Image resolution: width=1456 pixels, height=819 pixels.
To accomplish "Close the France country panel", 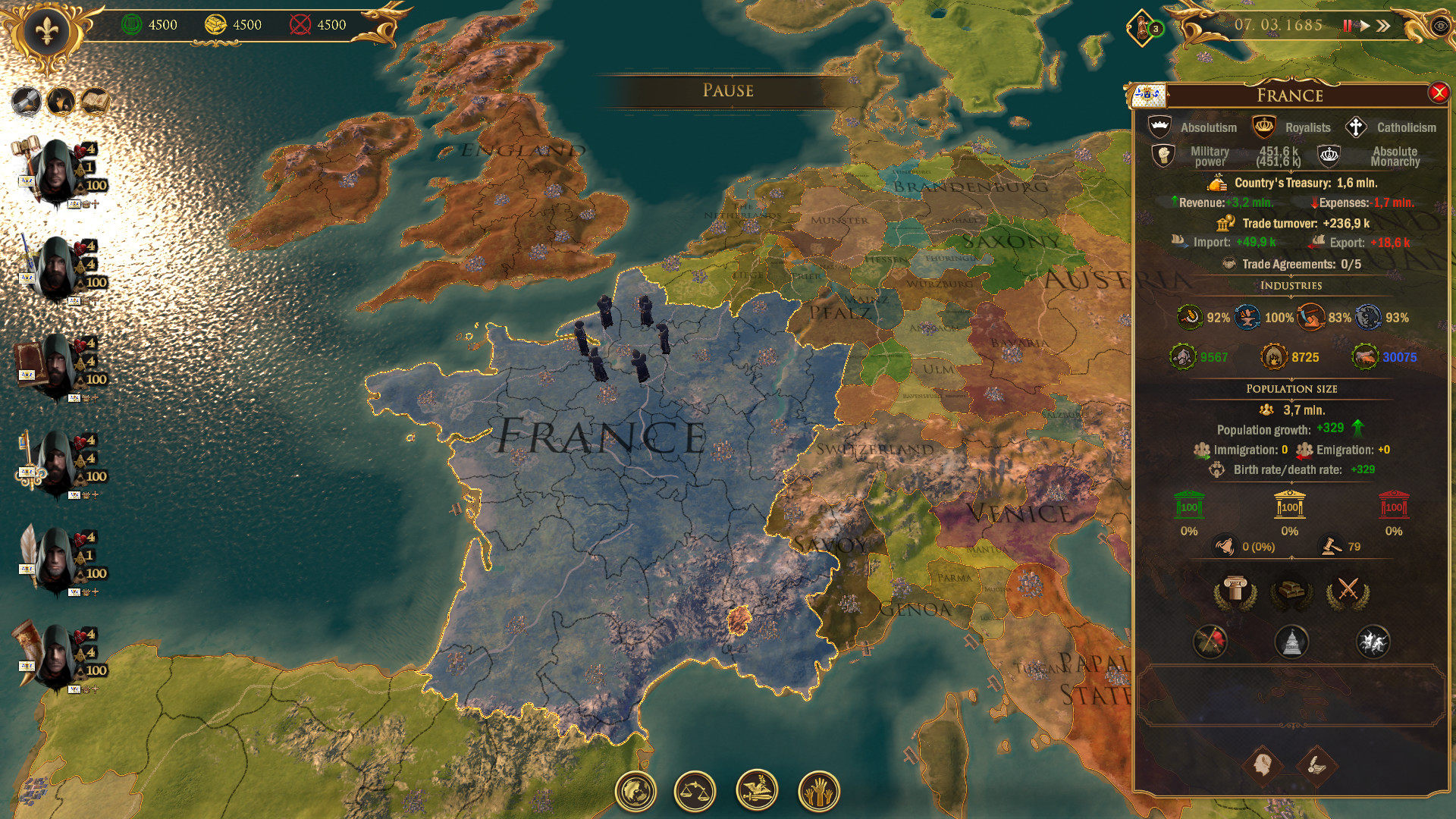I will coord(1438,93).
